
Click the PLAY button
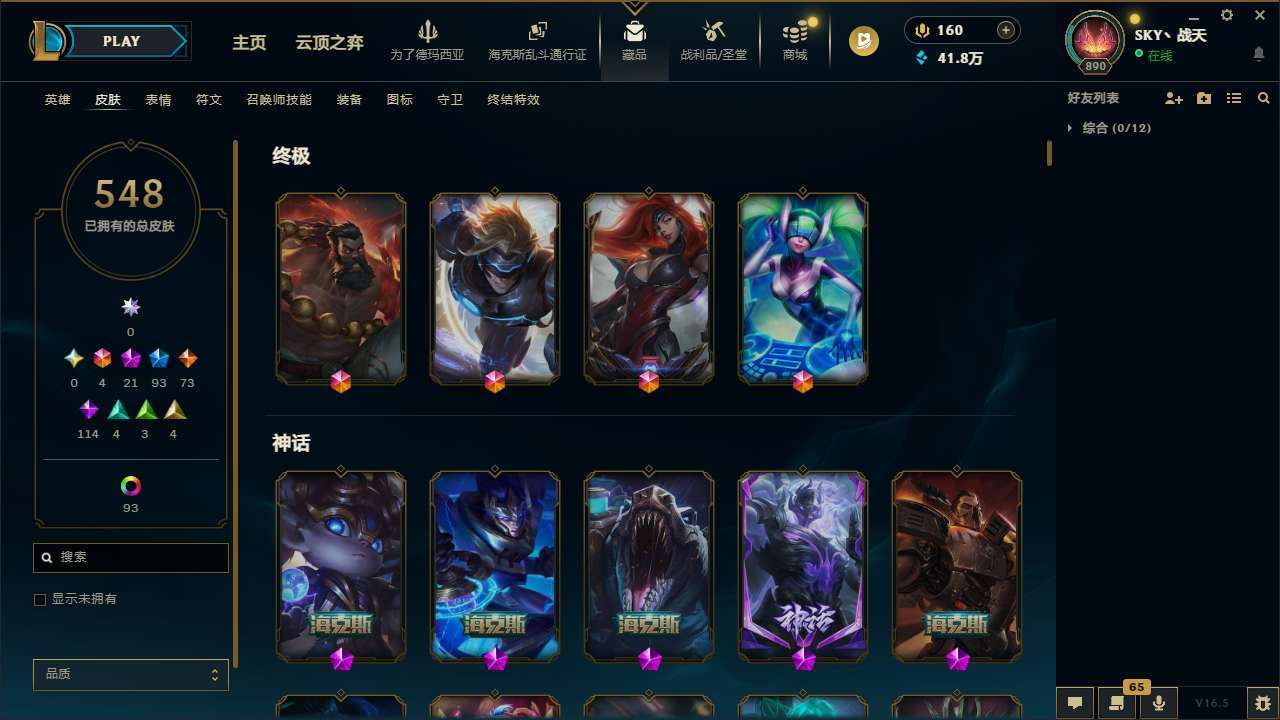(120, 41)
